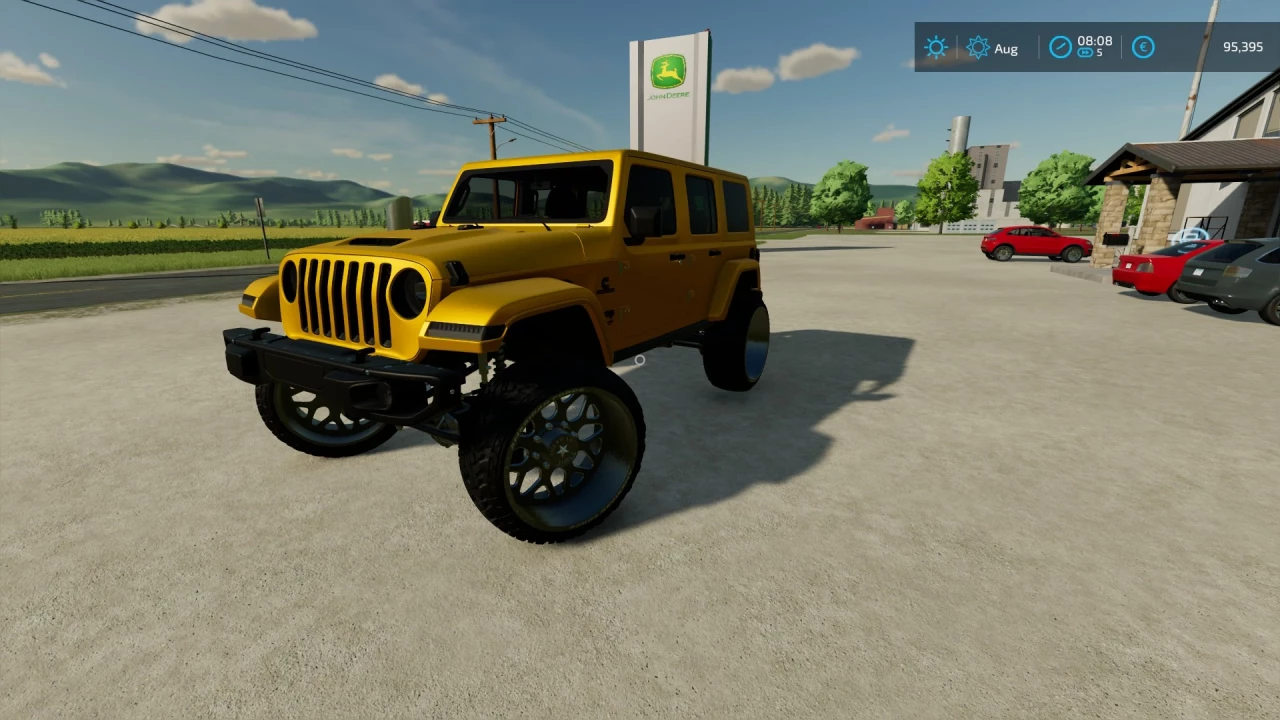Open the clock icon in the HUD
This screenshot has height=720, width=1280.
point(1060,47)
